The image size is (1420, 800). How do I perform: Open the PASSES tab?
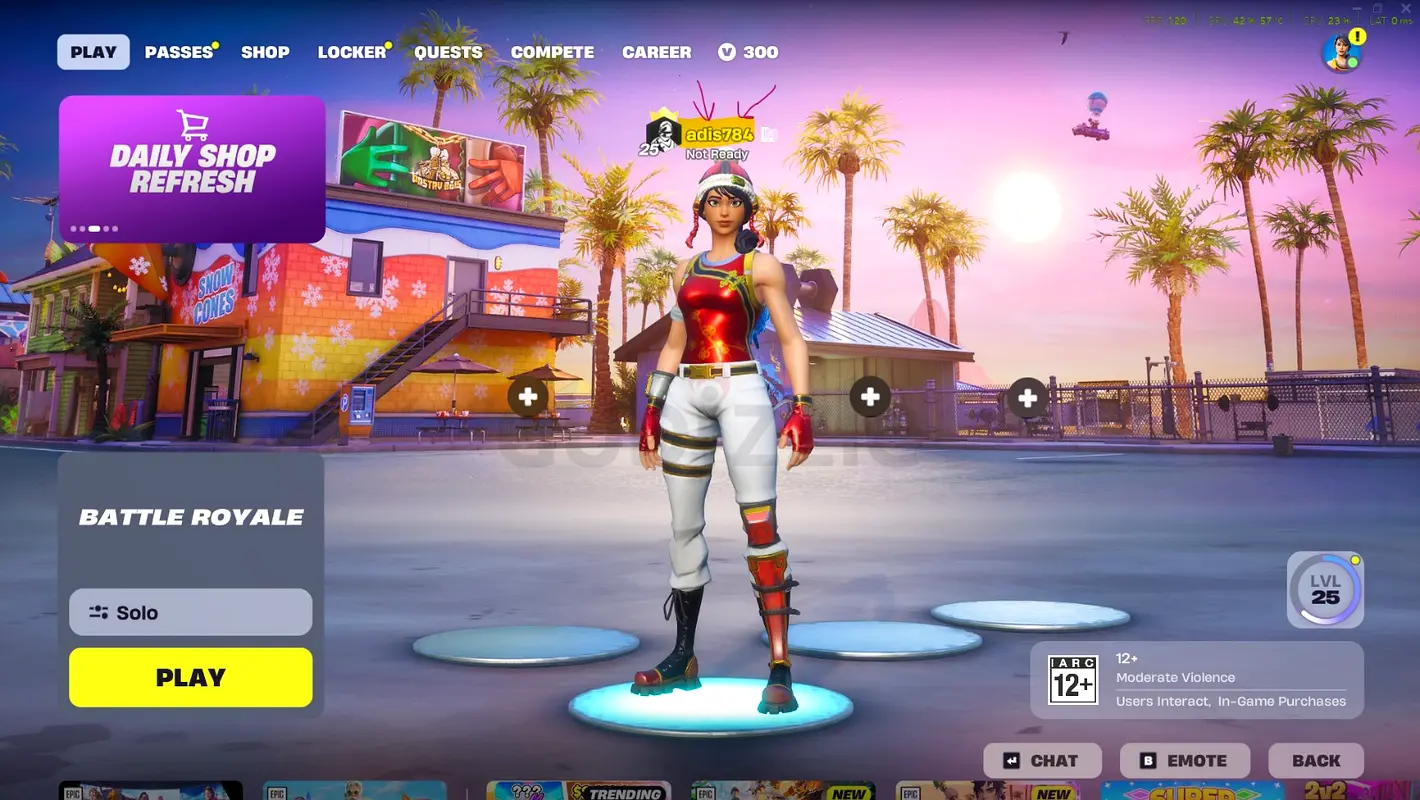pos(179,52)
